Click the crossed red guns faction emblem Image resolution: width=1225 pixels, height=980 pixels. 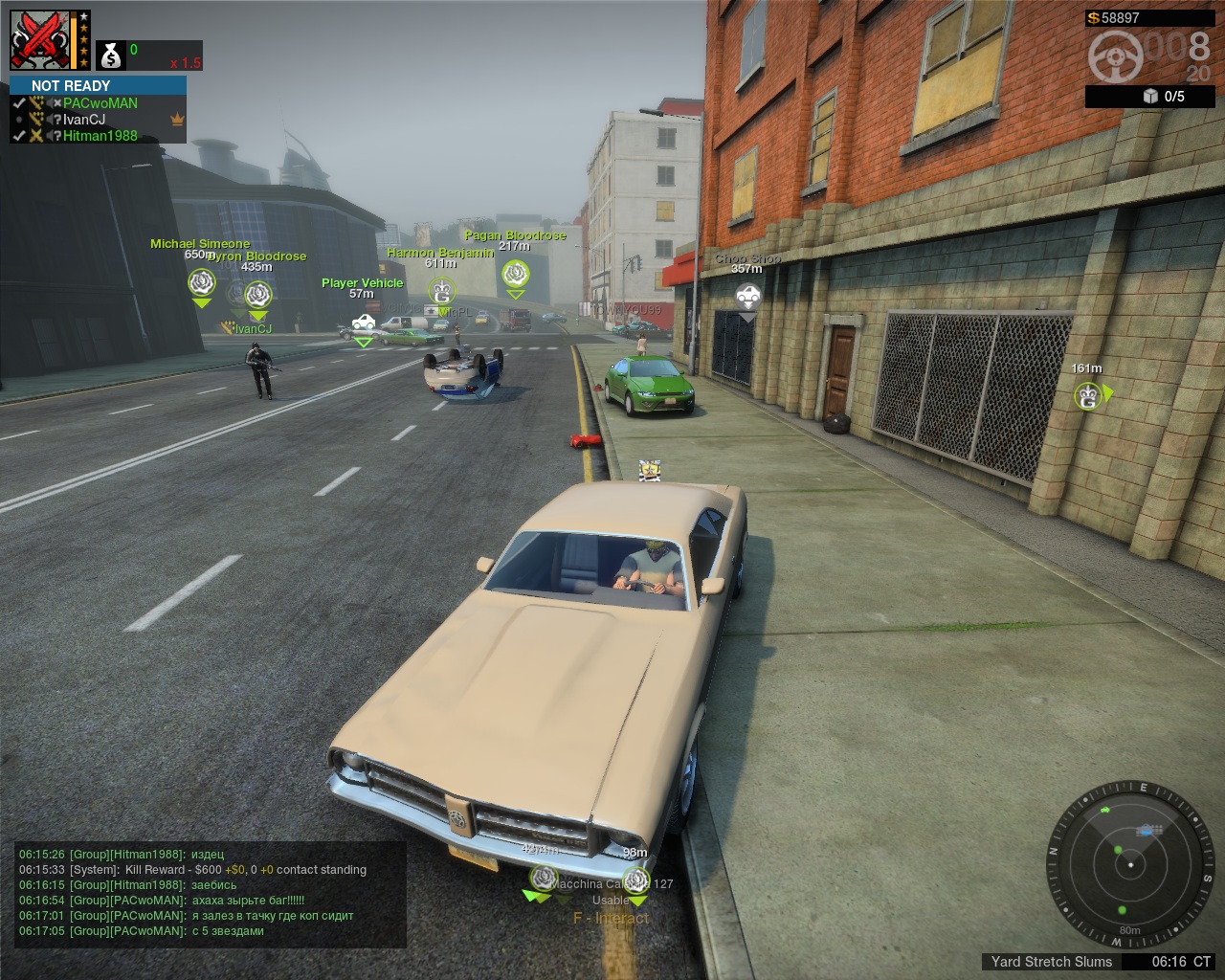40,40
